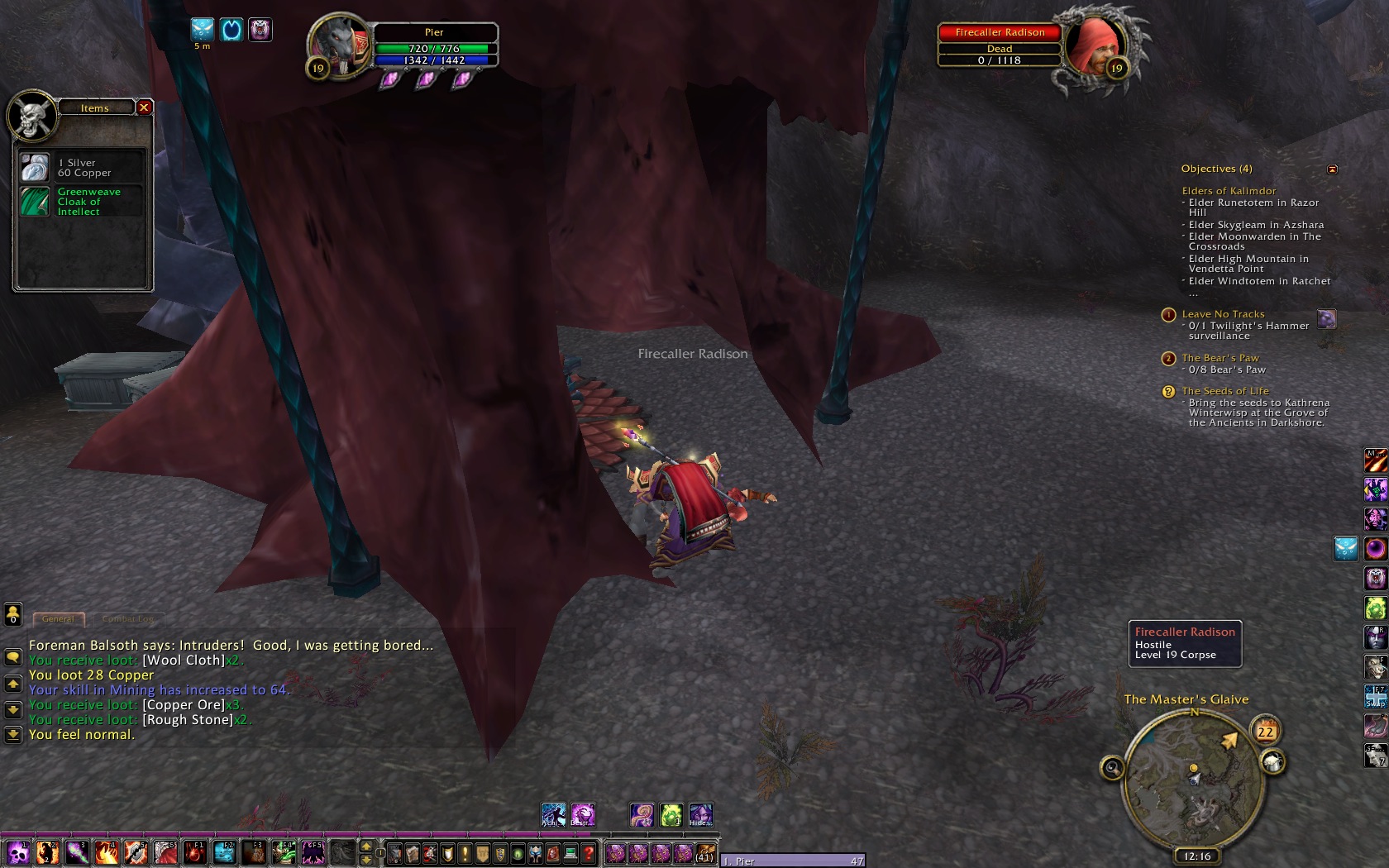This screenshot has width=1389, height=868.
Task: Select The Bear's Paw quest in tracker
Action: pyautogui.click(x=1220, y=358)
